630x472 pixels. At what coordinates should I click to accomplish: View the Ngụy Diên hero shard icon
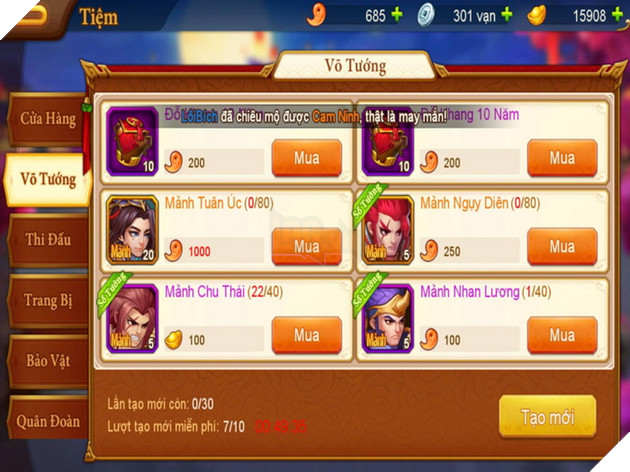pyautogui.click(x=388, y=231)
